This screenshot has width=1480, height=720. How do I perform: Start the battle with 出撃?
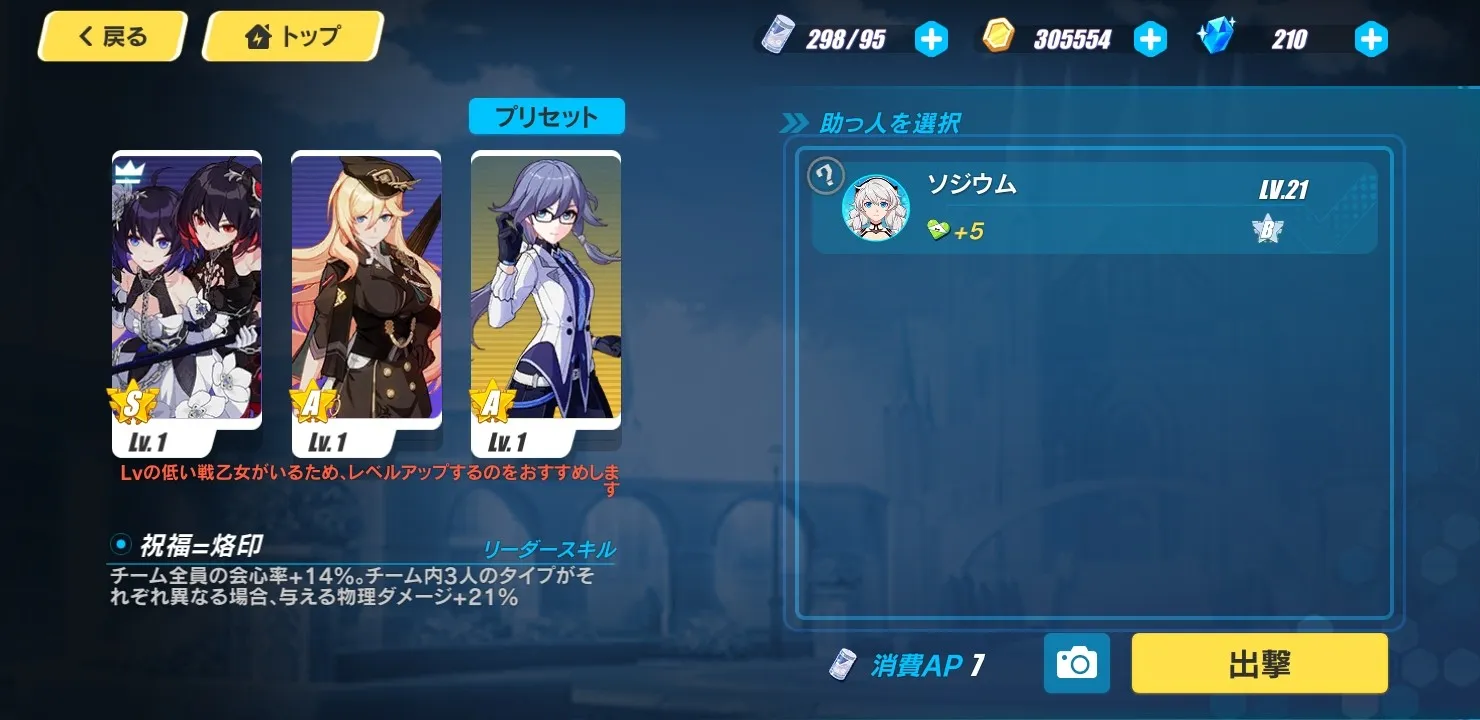point(1259,663)
